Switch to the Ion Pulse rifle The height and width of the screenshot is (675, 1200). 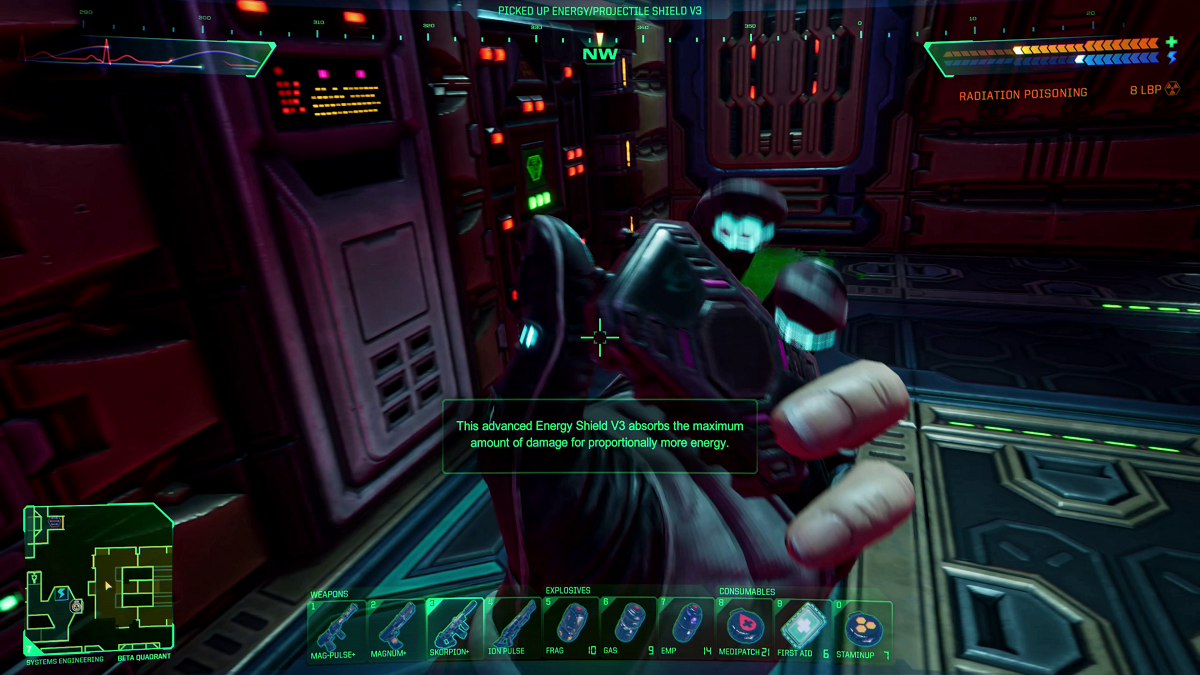513,627
